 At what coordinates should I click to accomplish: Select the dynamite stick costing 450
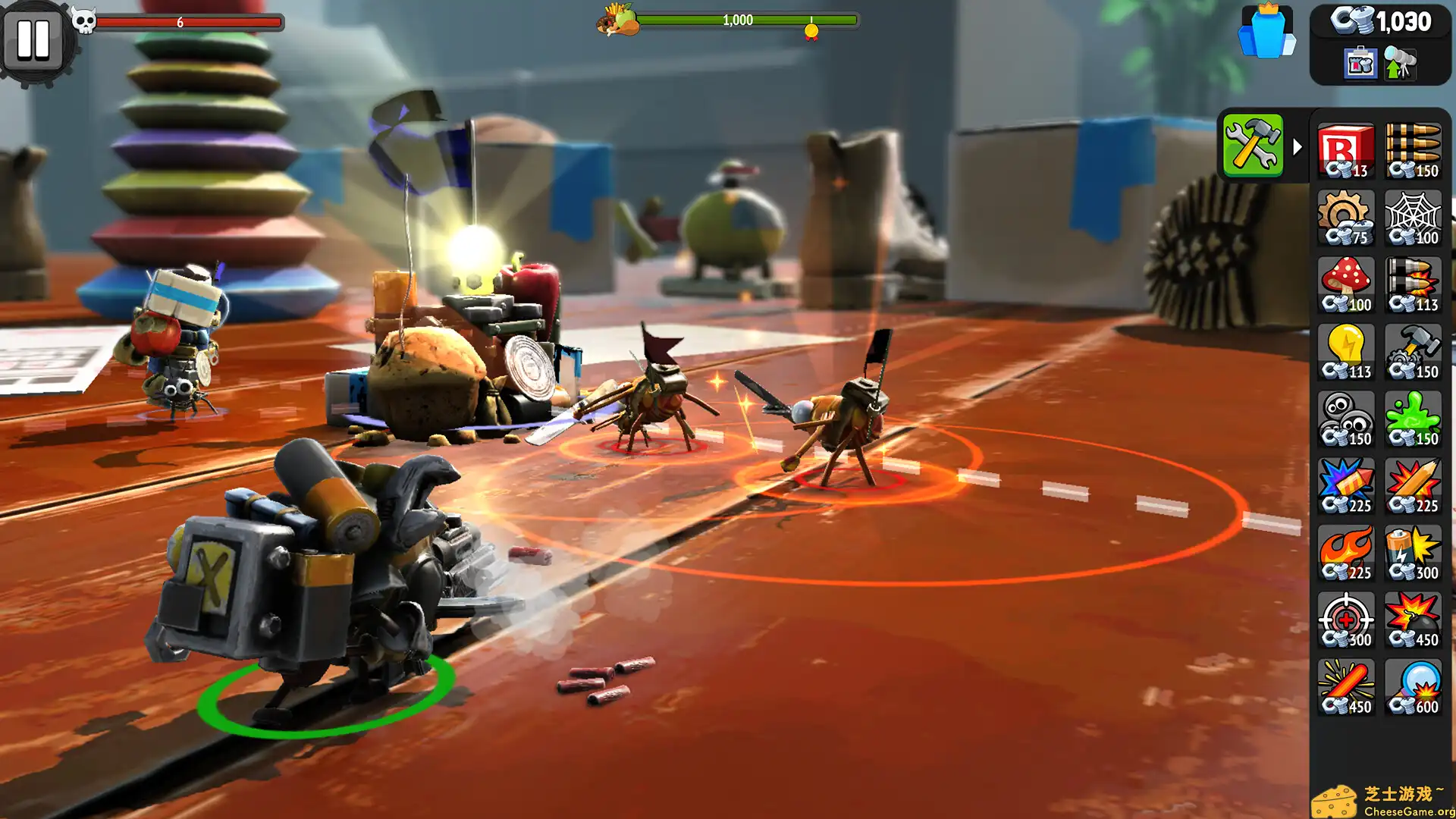pyautogui.click(x=1347, y=685)
